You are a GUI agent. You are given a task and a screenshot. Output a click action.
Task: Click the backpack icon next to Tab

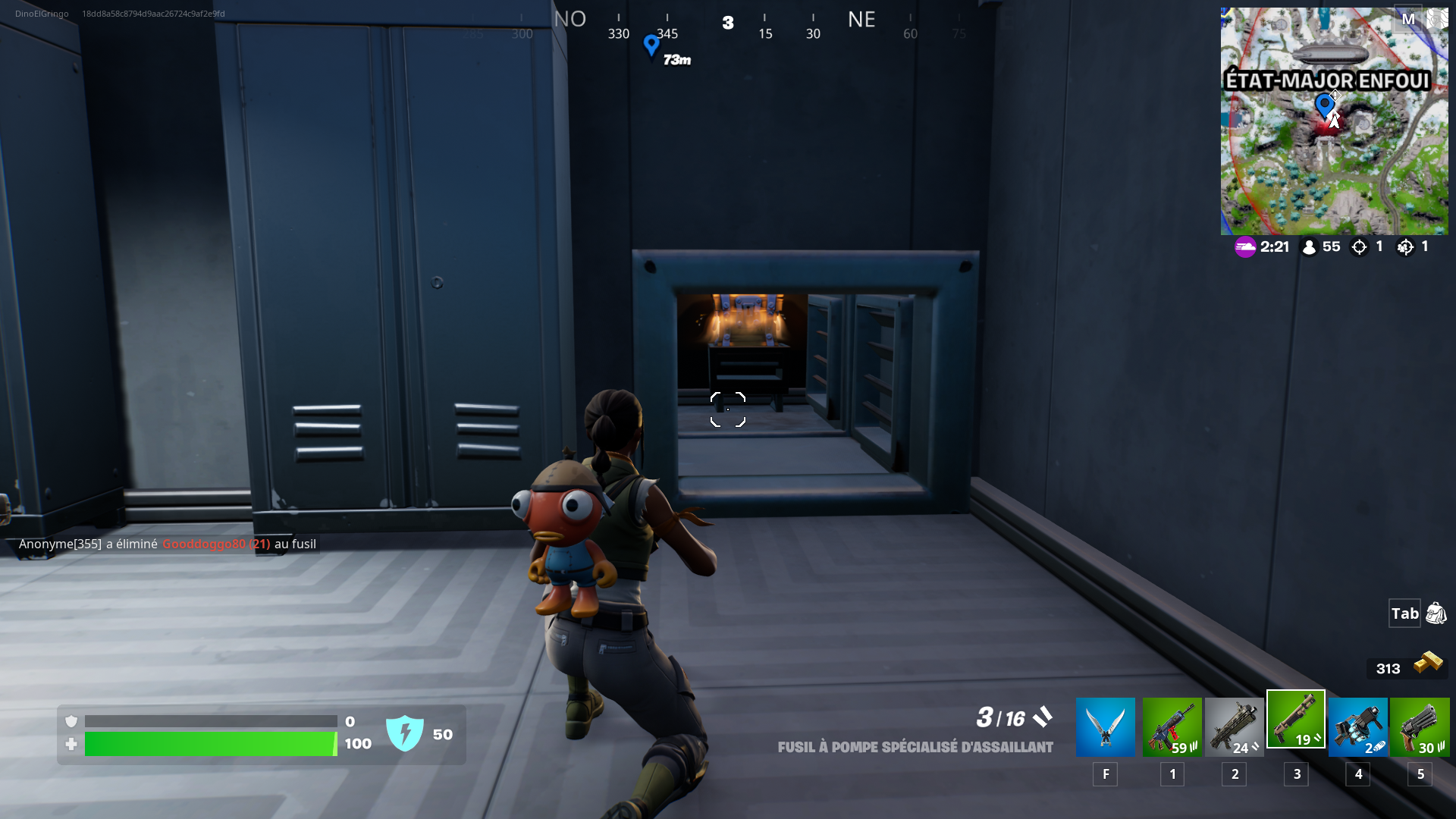1436,613
